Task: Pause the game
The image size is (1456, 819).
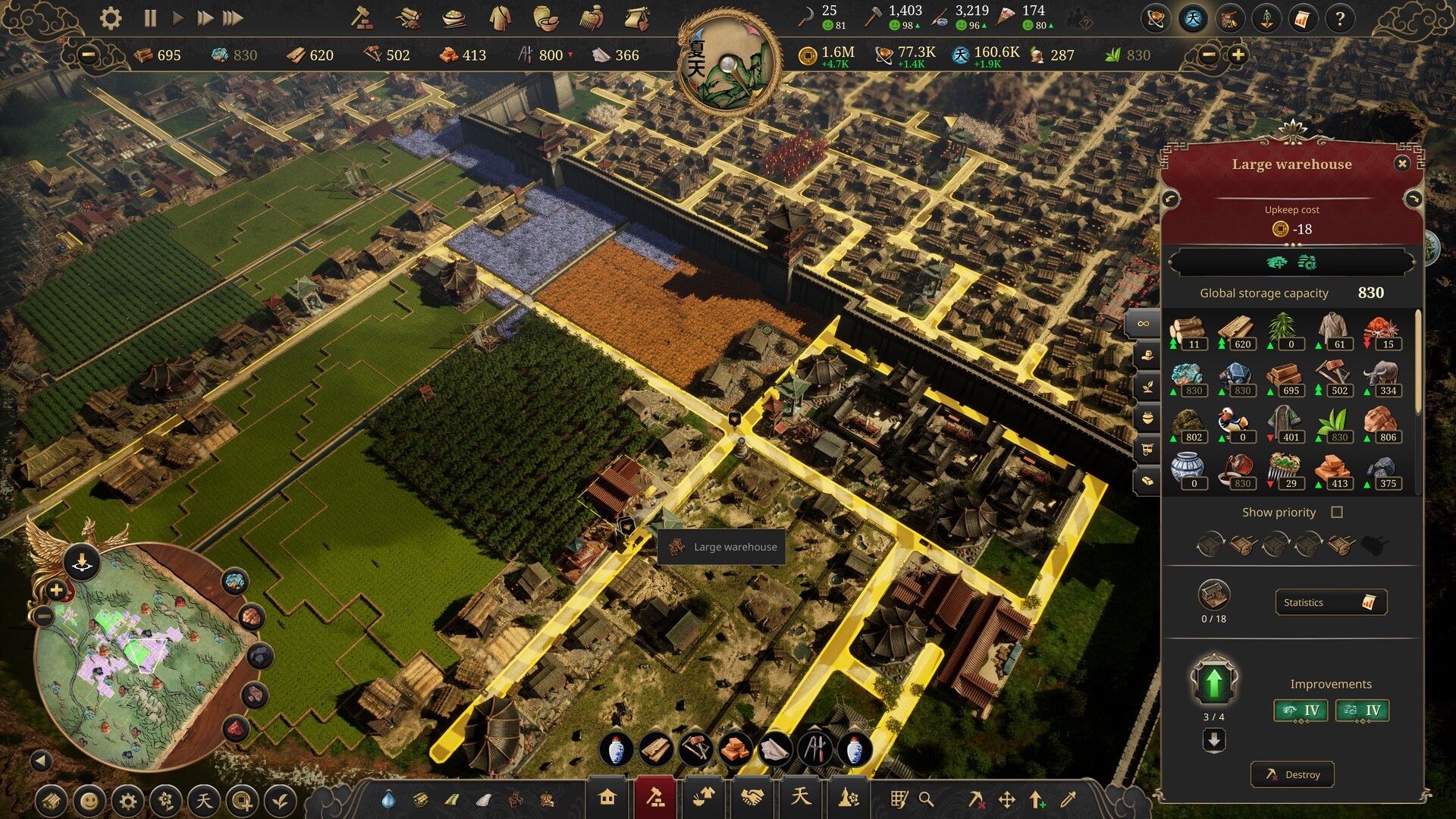Action: [150, 18]
